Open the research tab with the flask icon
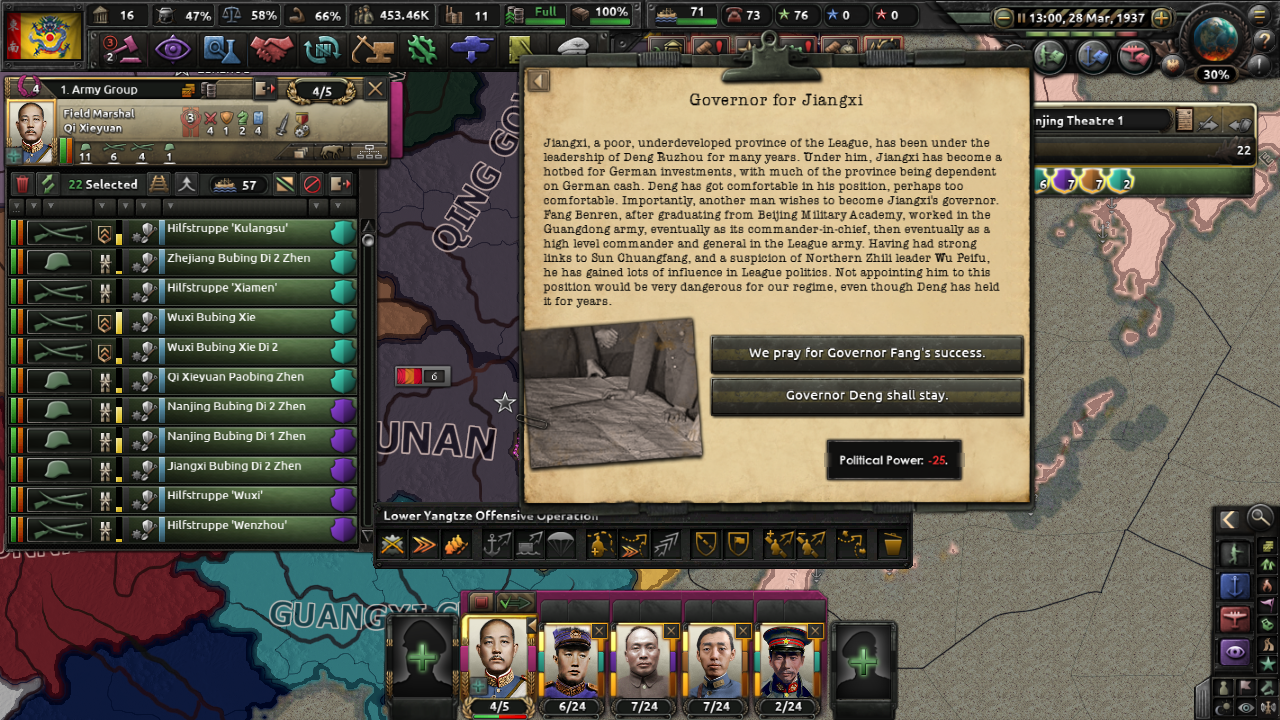Image resolution: width=1280 pixels, height=720 pixels. pos(222,49)
